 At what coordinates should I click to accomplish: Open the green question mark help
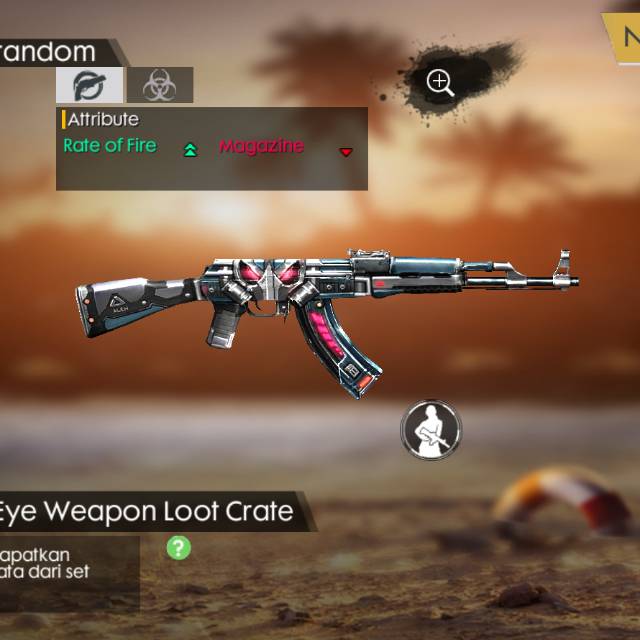click(x=178, y=547)
